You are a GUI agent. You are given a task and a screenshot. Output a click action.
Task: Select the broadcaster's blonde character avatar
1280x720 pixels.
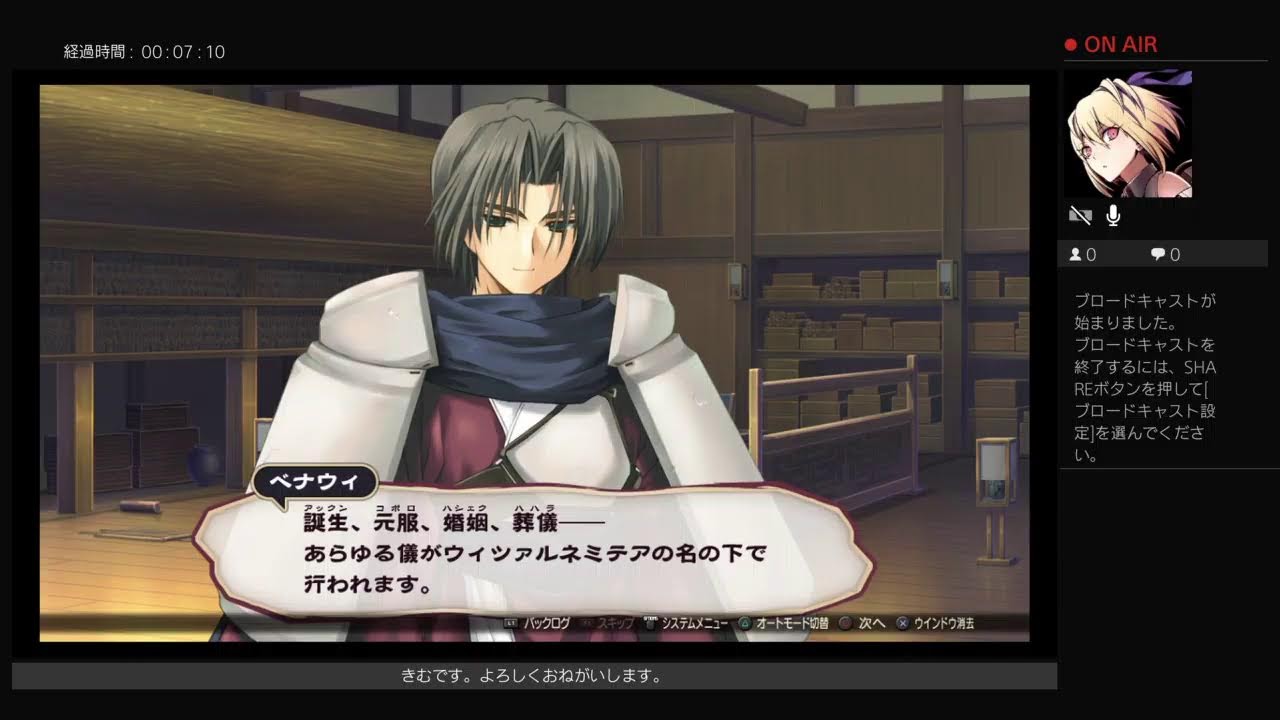pos(1129,133)
